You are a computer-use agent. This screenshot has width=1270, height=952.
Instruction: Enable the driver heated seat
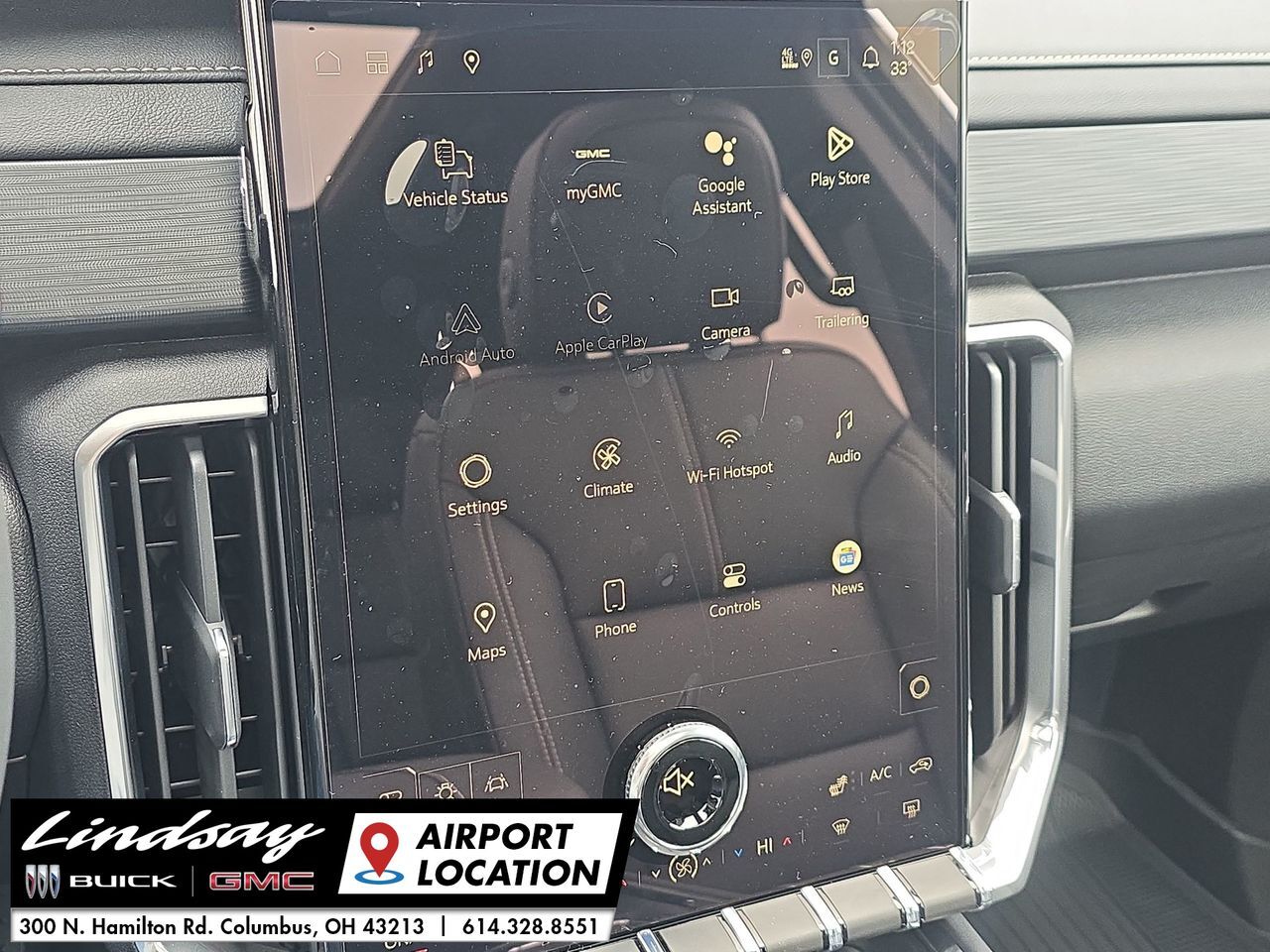[x=838, y=784]
